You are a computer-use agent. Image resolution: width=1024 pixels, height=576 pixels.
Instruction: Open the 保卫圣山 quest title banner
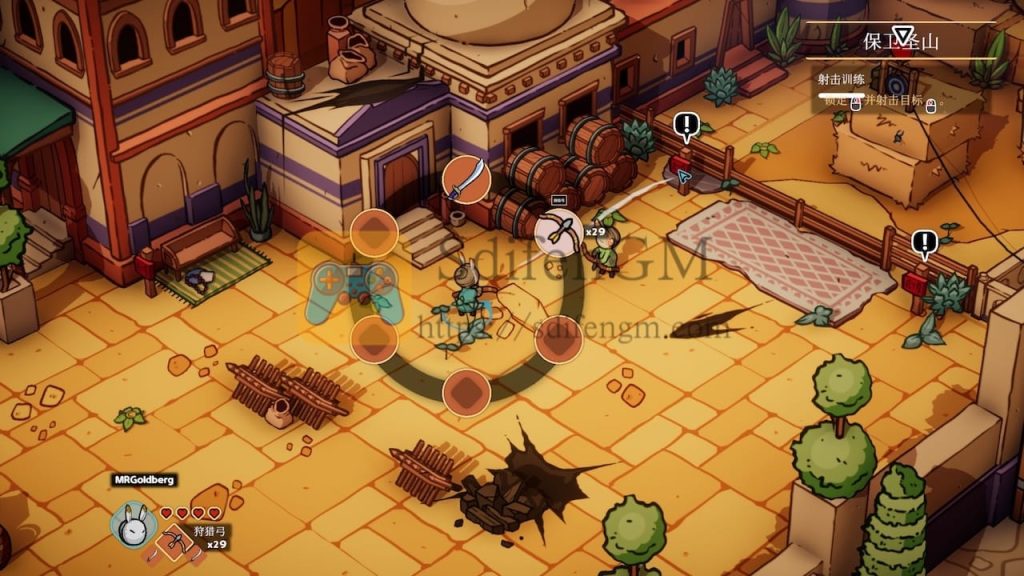point(901,42)
